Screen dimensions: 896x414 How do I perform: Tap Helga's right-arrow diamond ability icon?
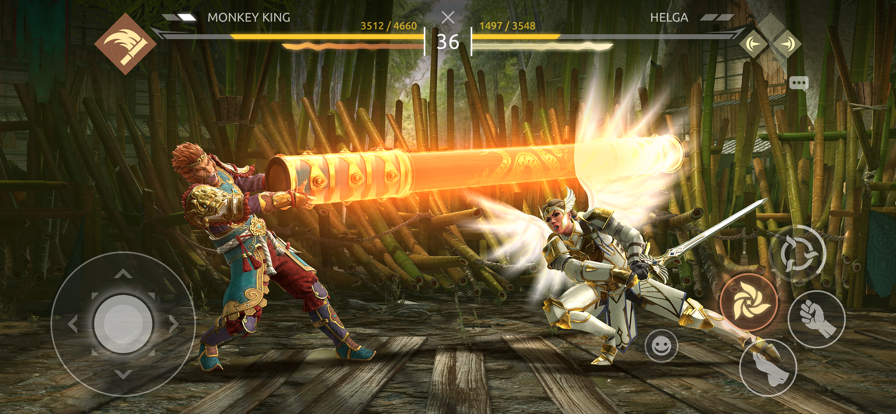coord(786,44)
